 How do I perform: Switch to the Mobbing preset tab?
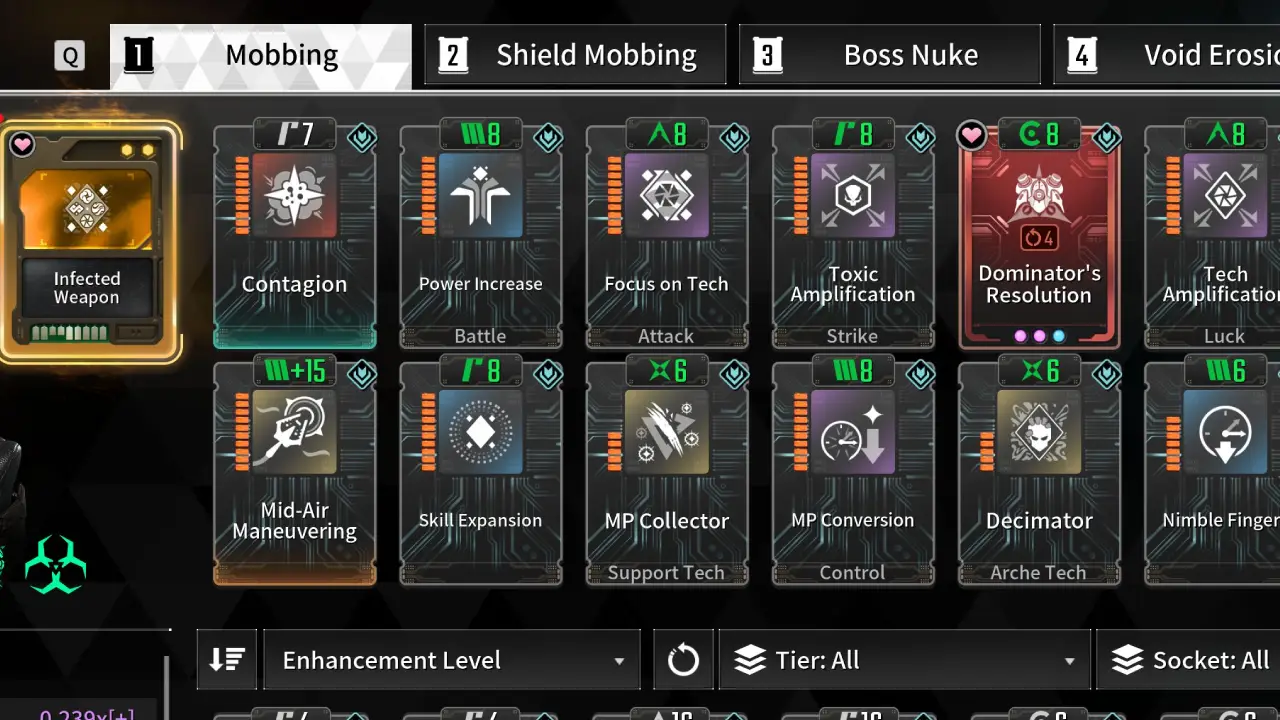point(260,56)
